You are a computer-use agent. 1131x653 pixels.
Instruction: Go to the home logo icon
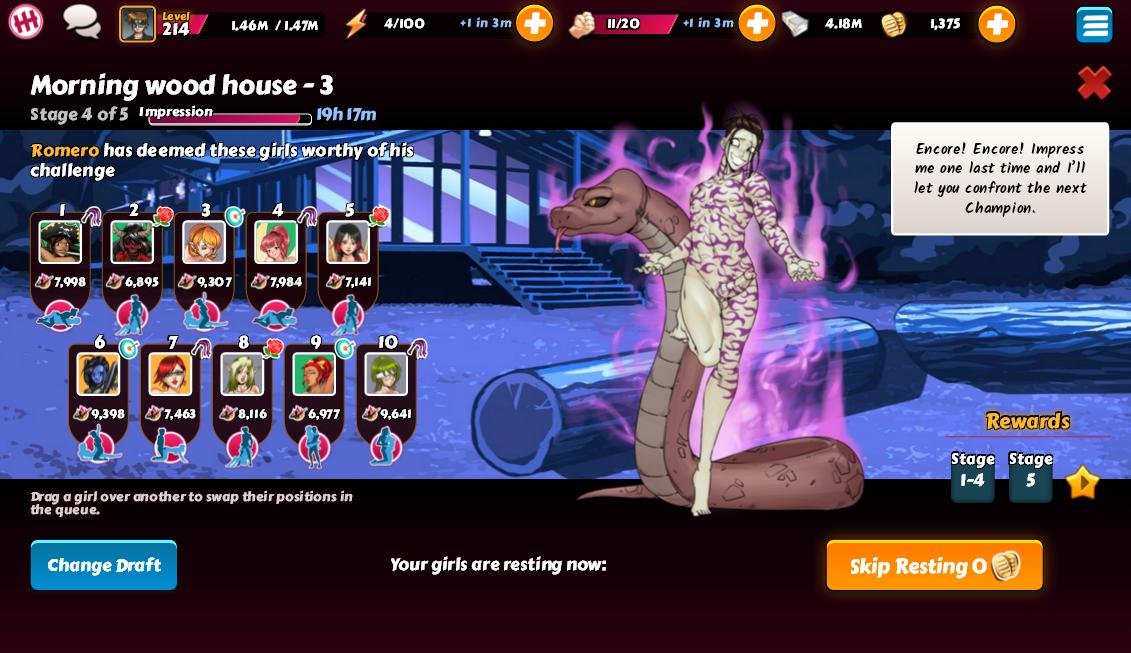click(x=26, y=21)
